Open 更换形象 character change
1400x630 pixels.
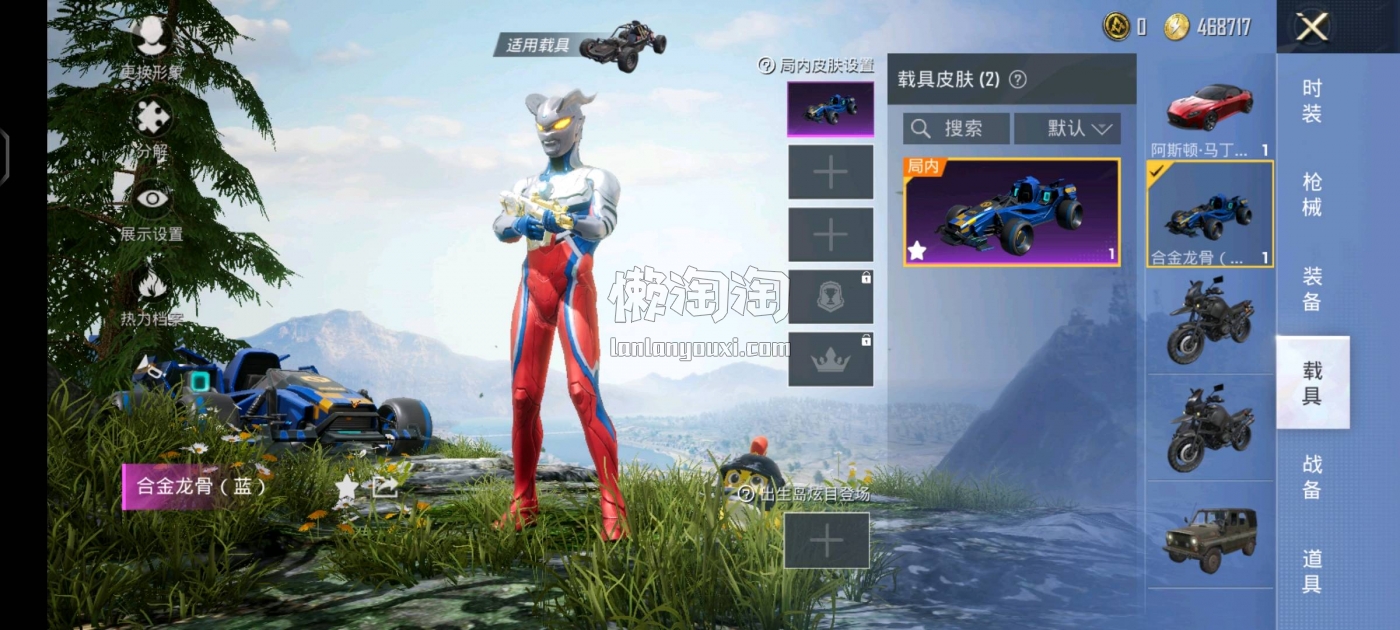coord(152,40)
